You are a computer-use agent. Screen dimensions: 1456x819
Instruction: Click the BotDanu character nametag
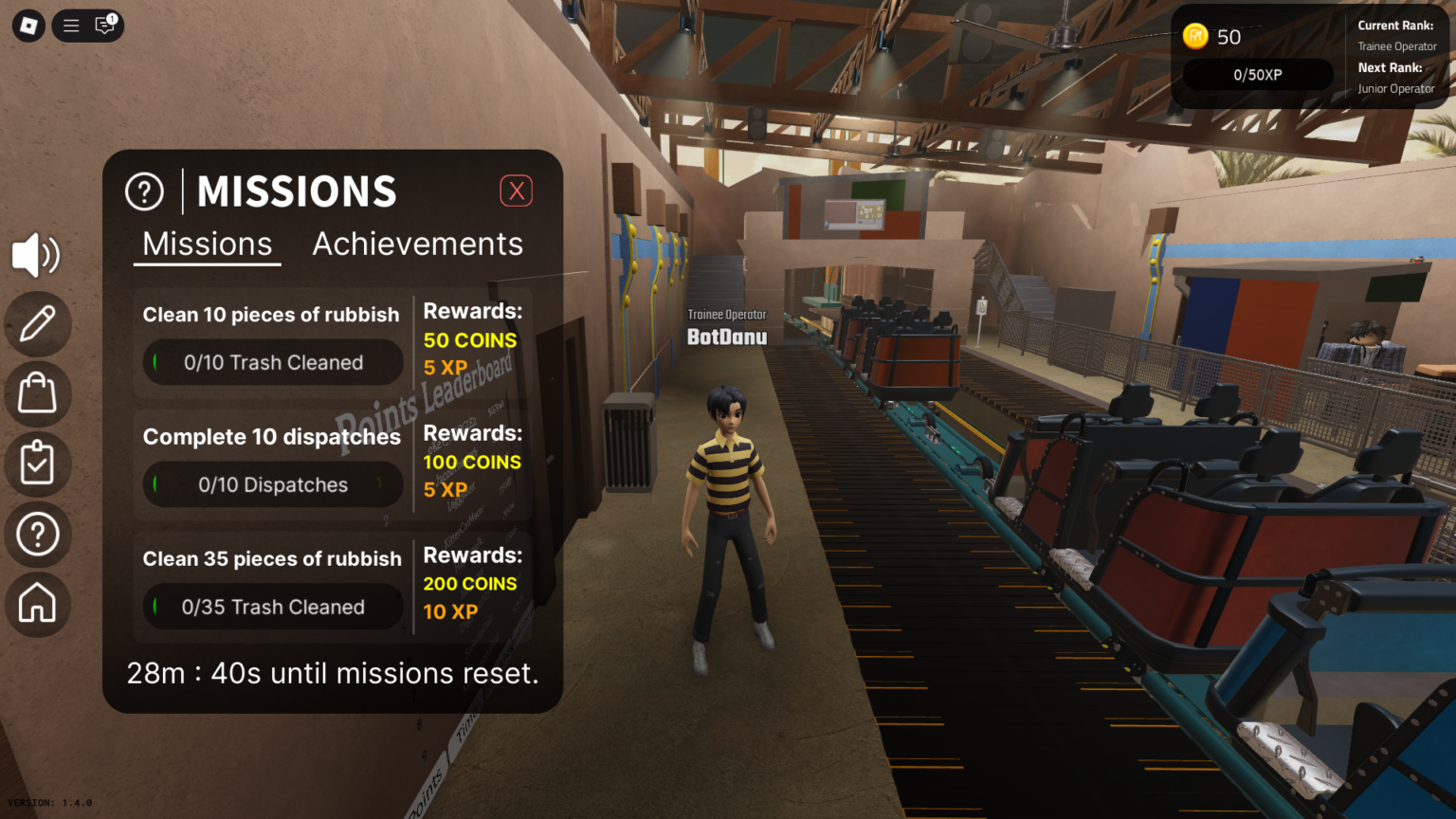click(x=728, y=329)
